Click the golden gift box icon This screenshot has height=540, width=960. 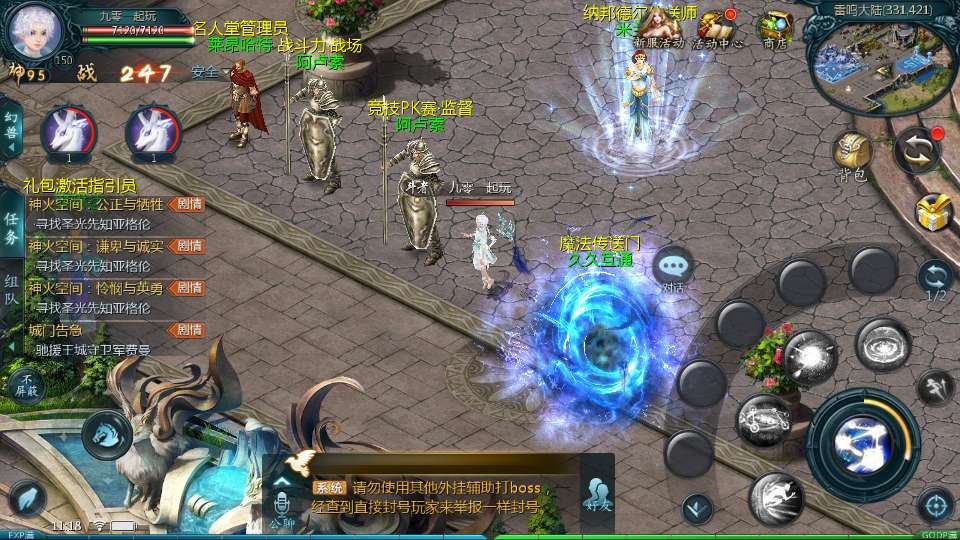pos(934,212)
